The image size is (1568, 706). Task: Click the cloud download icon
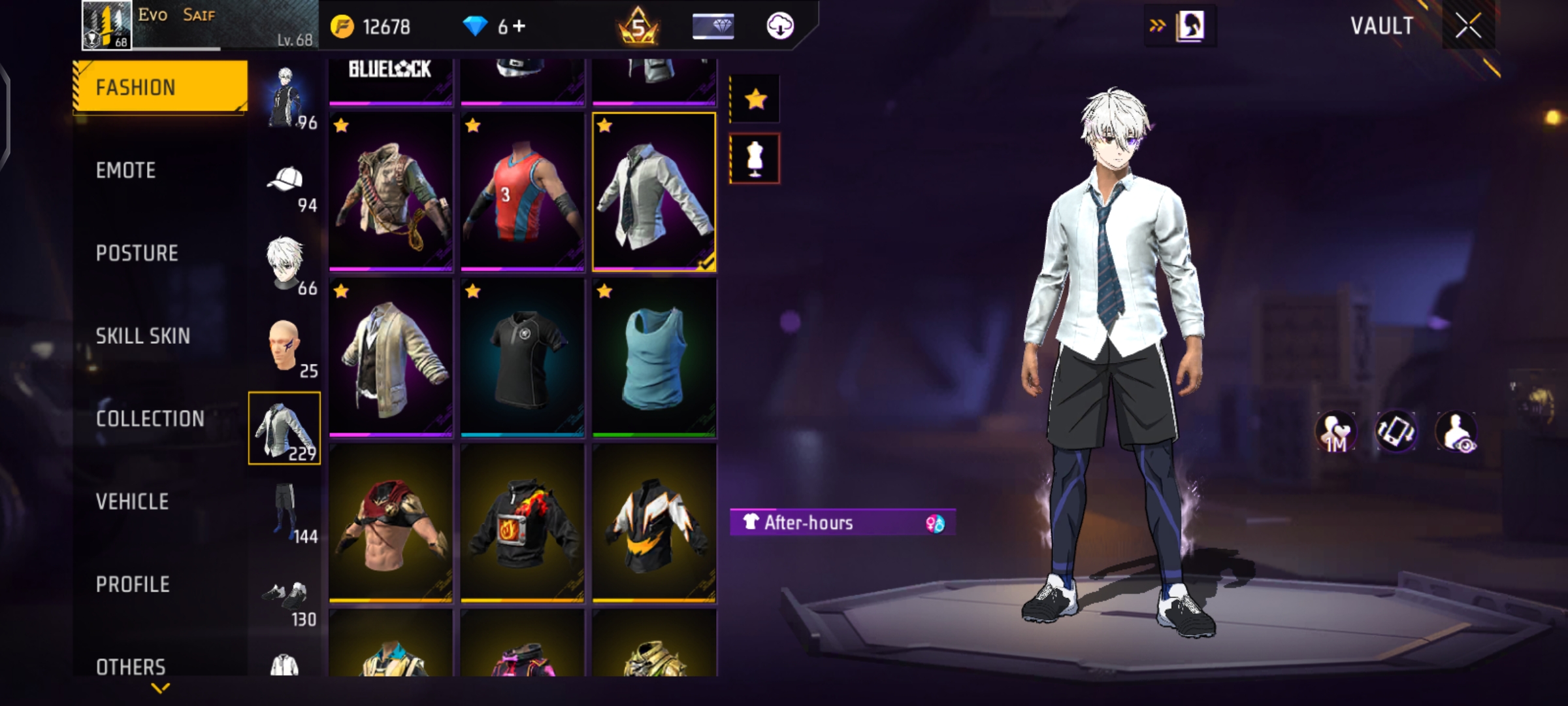(x=779, y=26)
